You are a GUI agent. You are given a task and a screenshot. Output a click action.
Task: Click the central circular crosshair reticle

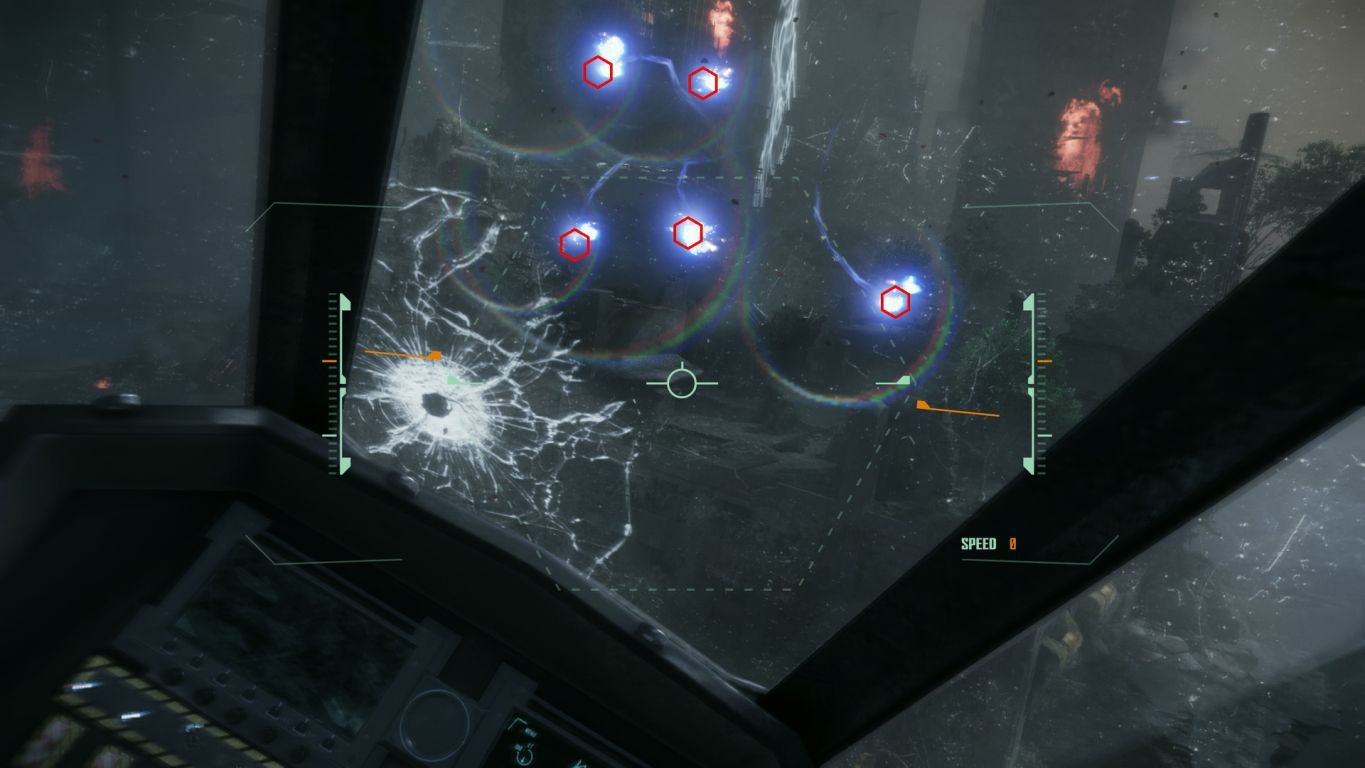click(684, 382)
